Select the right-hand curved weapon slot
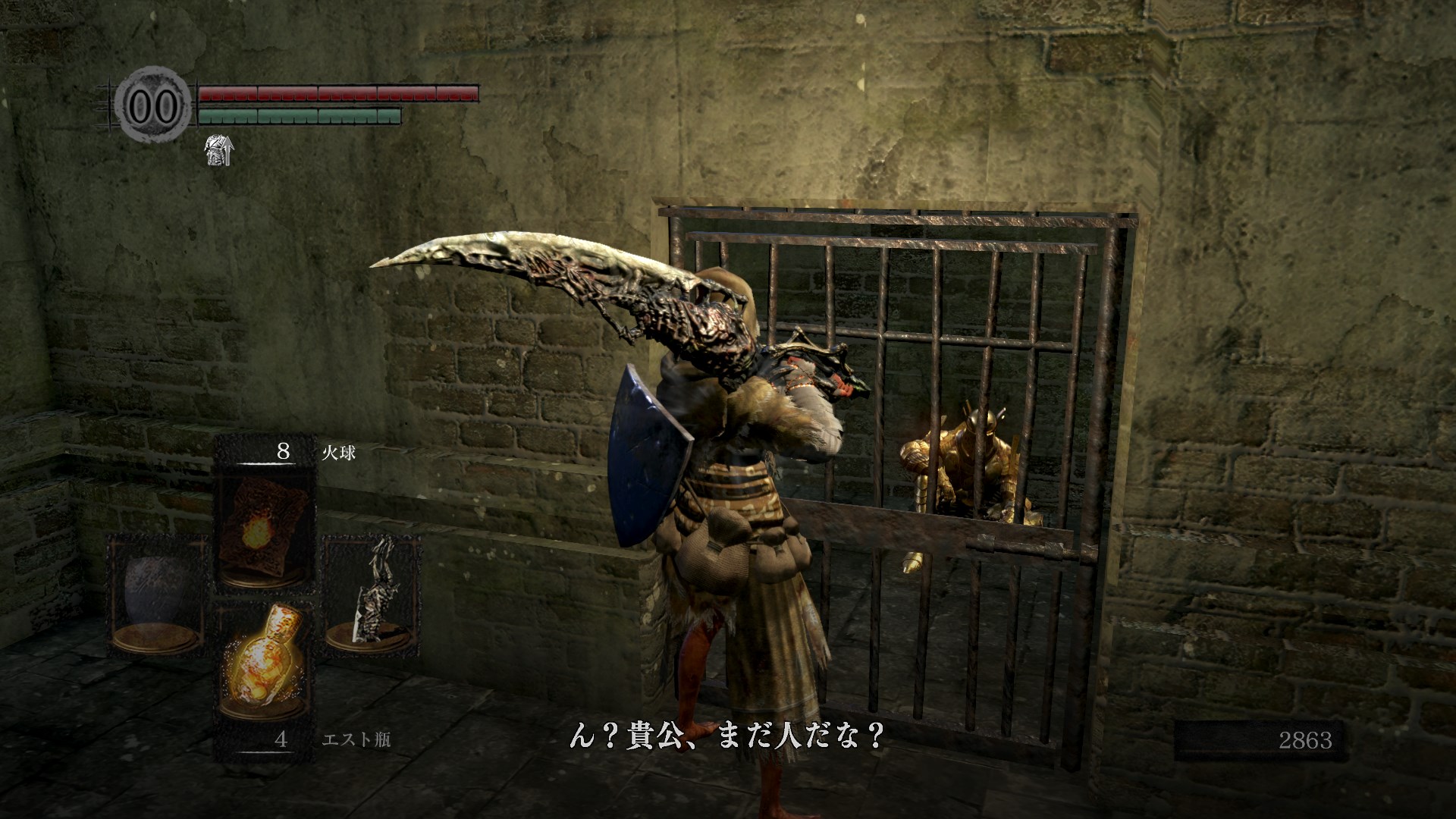The height and width of the screenshot is (819, 1456). 372,592
